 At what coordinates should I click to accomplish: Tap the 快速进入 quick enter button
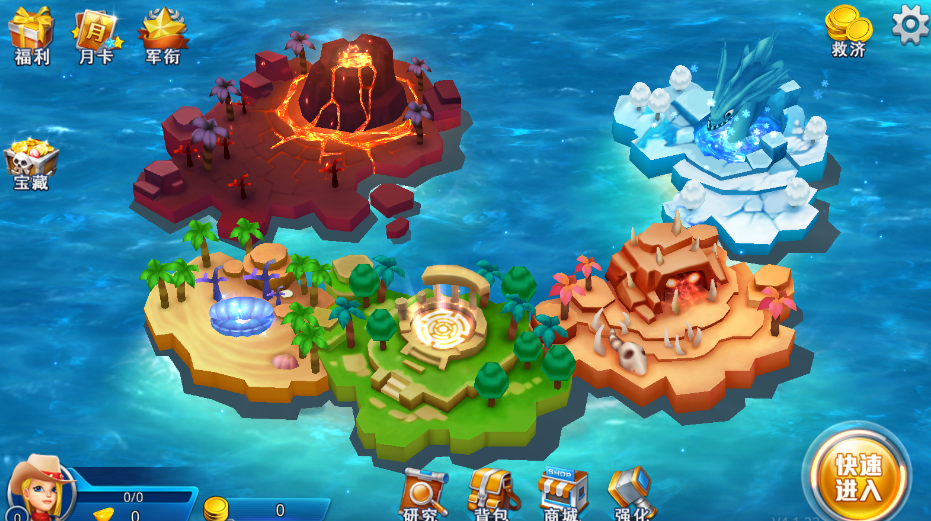point(857,476)
